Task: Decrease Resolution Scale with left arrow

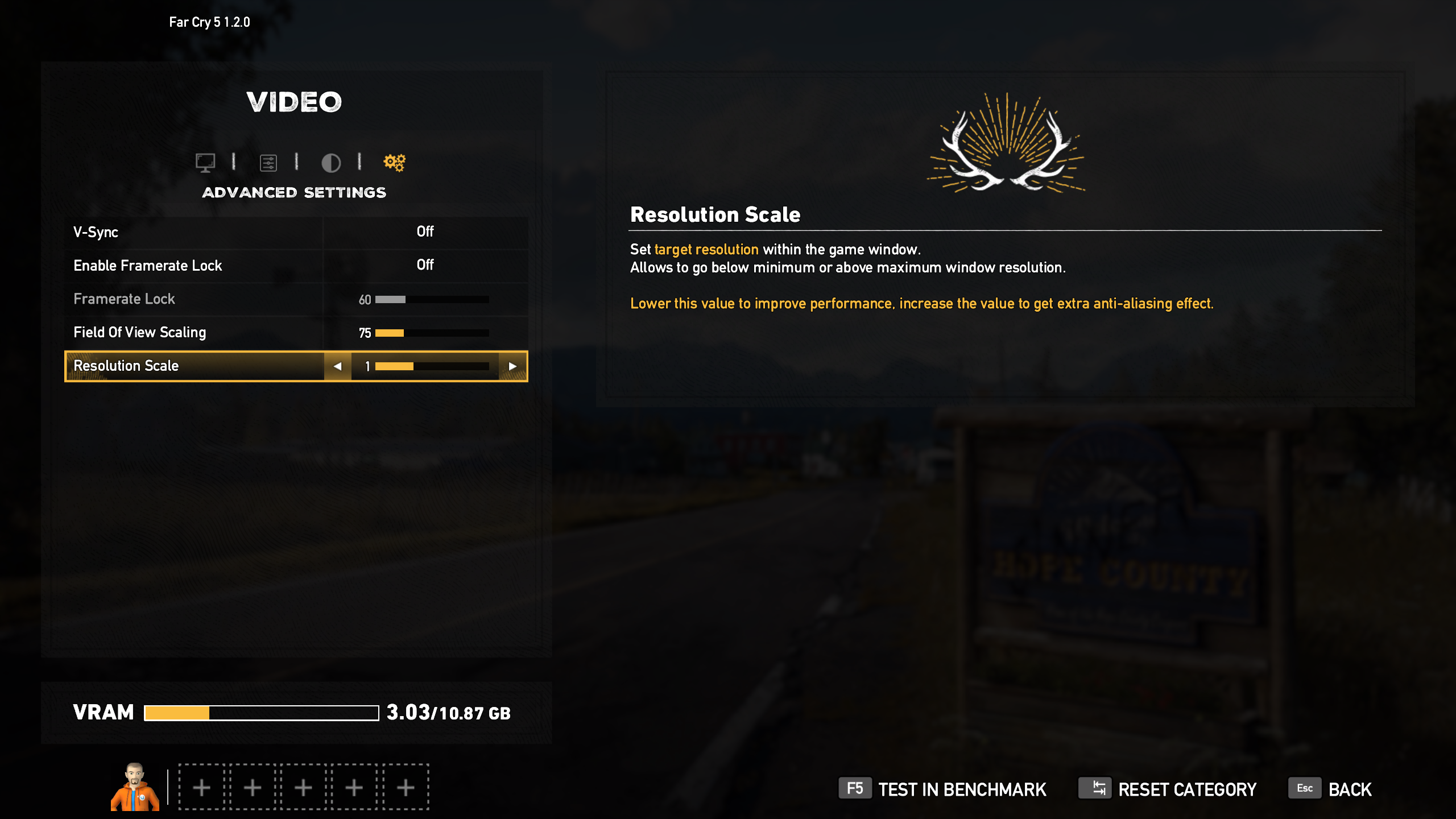Action: point(337,366)
